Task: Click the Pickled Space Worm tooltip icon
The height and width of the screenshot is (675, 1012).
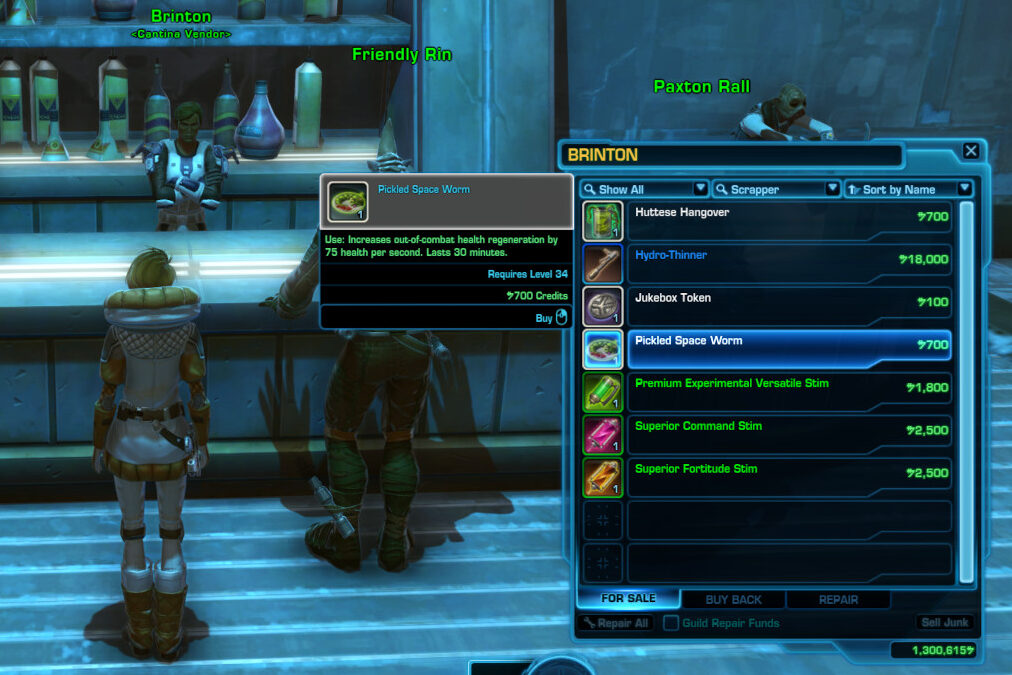Action: pyautogui.click(x=348, y=201)
